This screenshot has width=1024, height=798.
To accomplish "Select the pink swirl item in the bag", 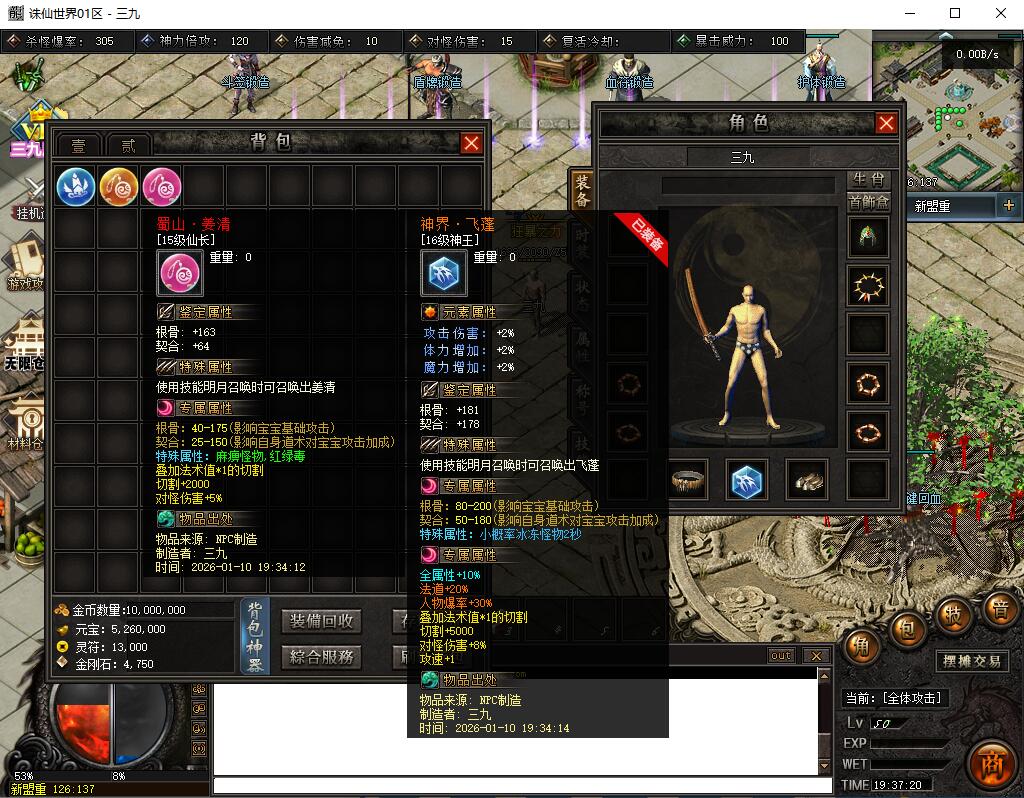I will 162,185.
